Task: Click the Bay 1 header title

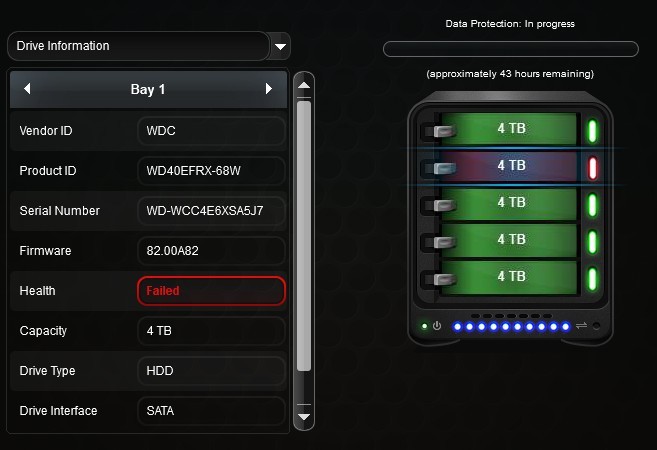Action: [148, 90]
